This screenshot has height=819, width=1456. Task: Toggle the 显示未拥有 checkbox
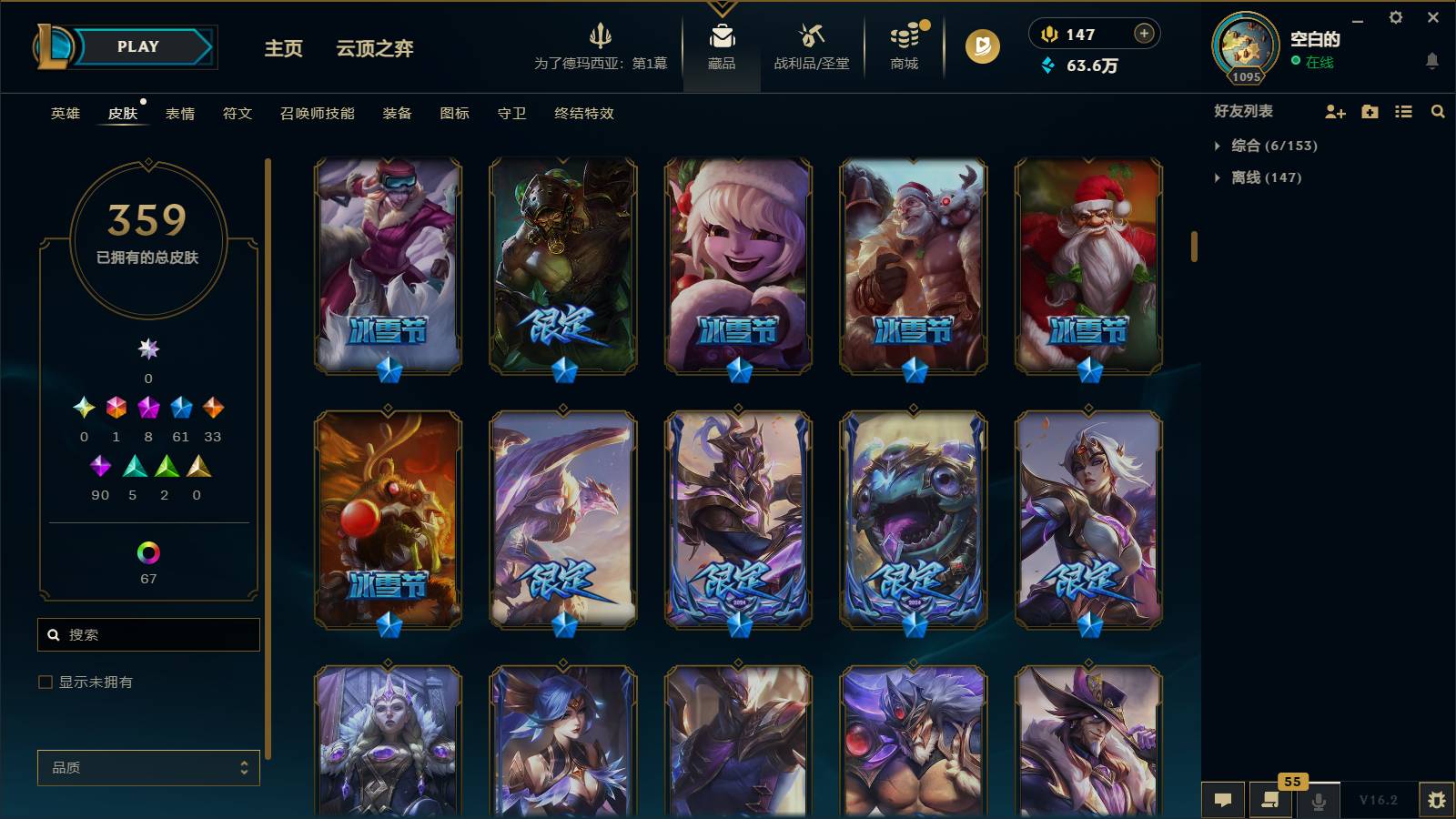click(x=44, y=681)
